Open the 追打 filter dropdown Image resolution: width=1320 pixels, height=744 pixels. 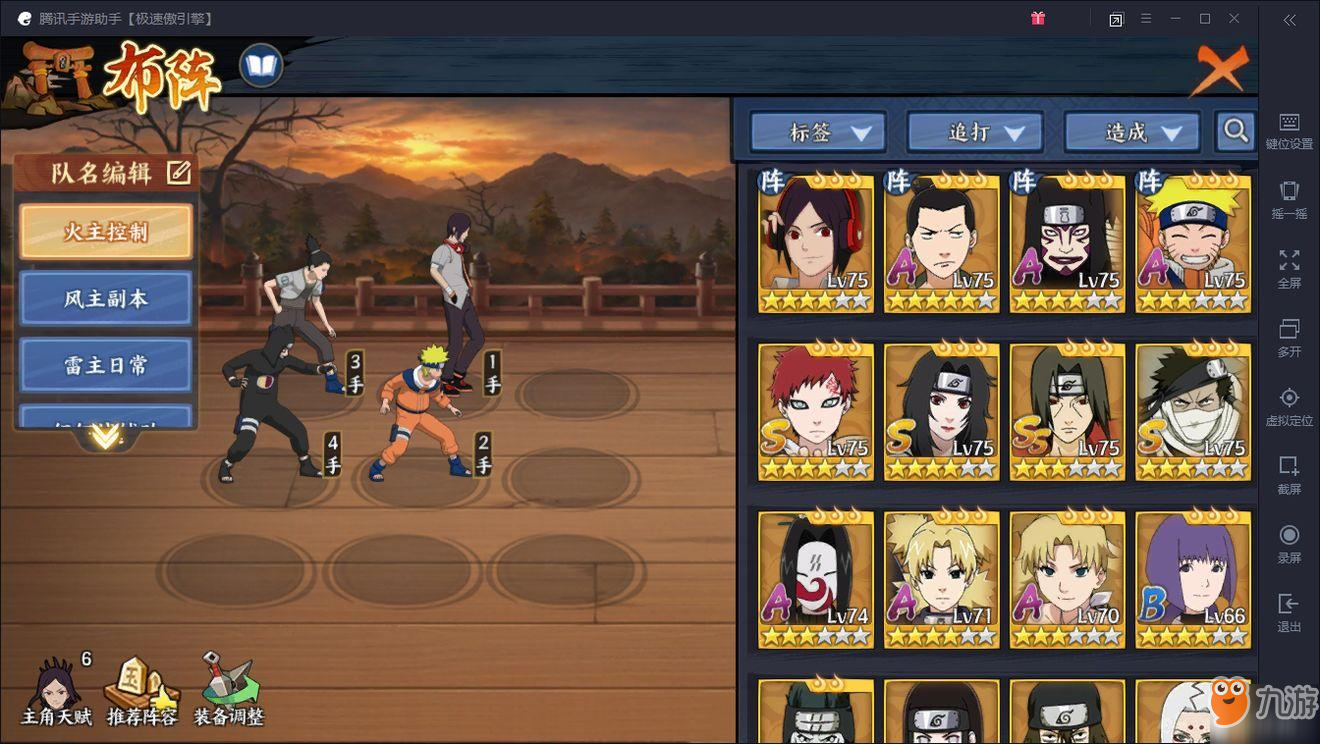pyautogui.click(x=975, y=131)
